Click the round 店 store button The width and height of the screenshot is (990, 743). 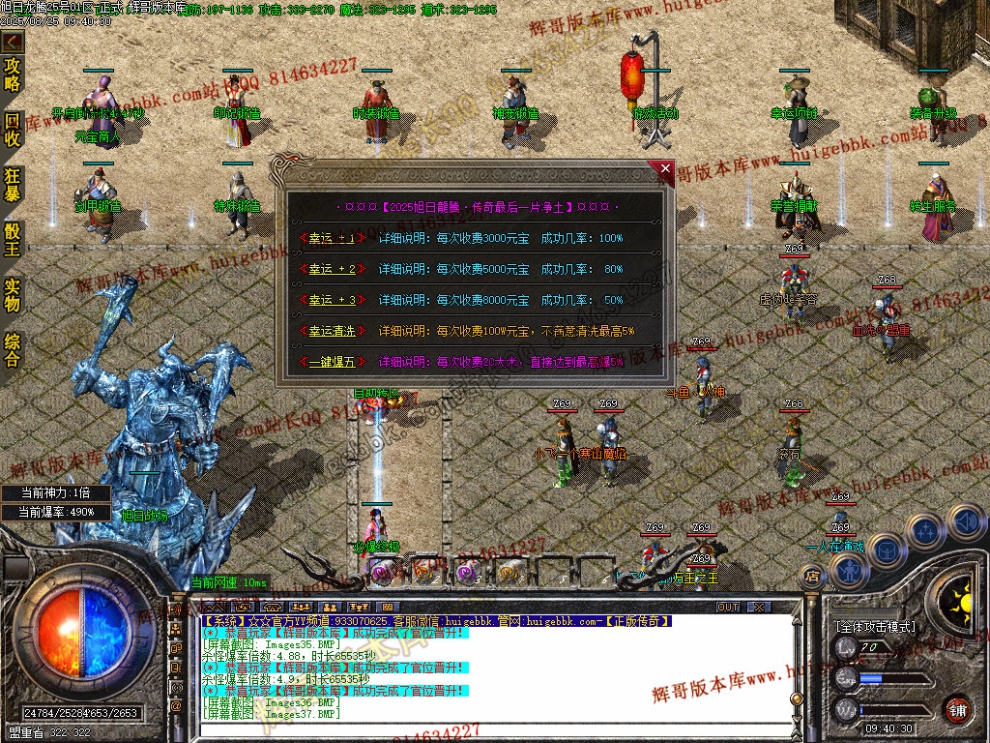[x=811, y=577]
